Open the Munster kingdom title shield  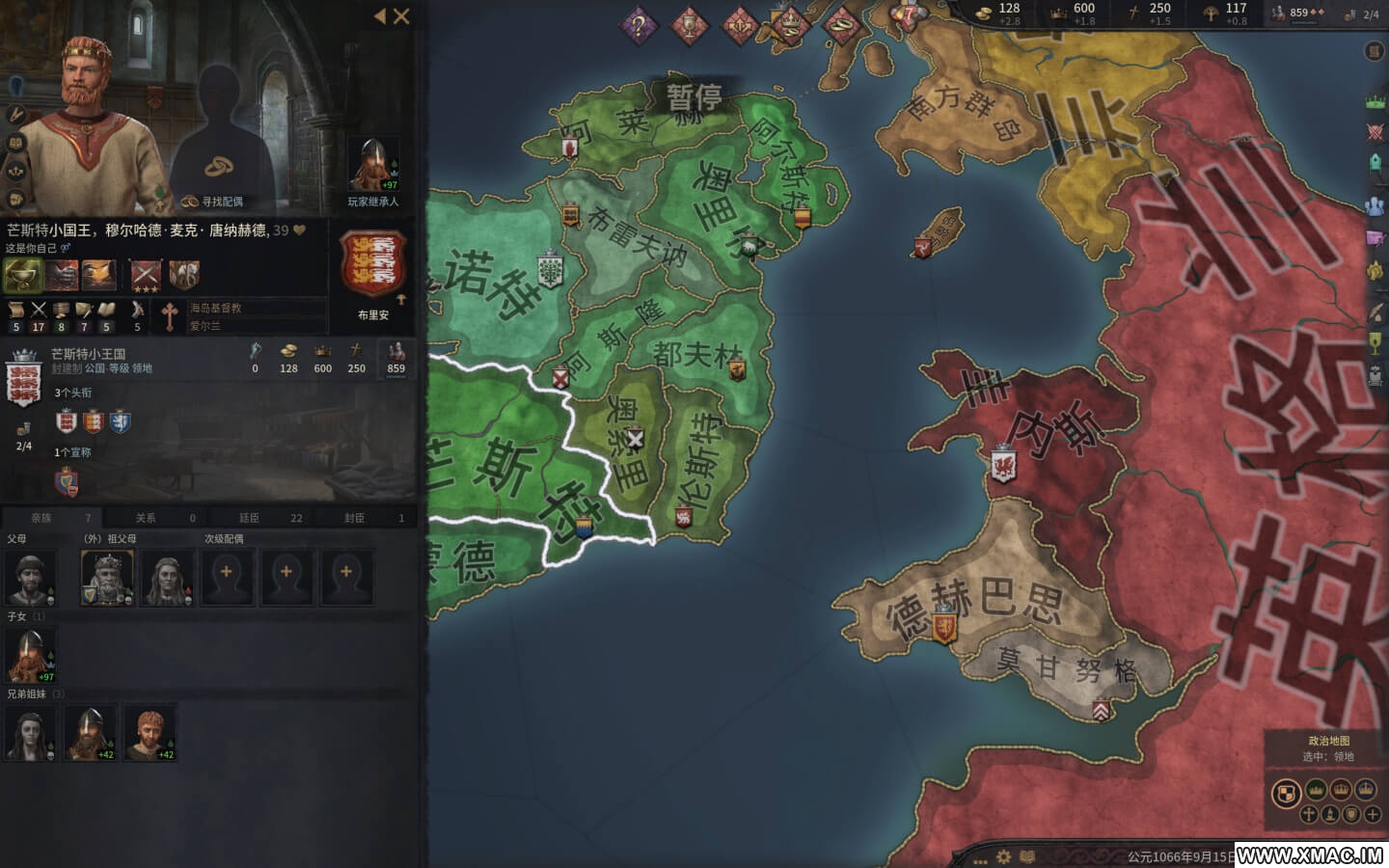(x=23, y=382)
